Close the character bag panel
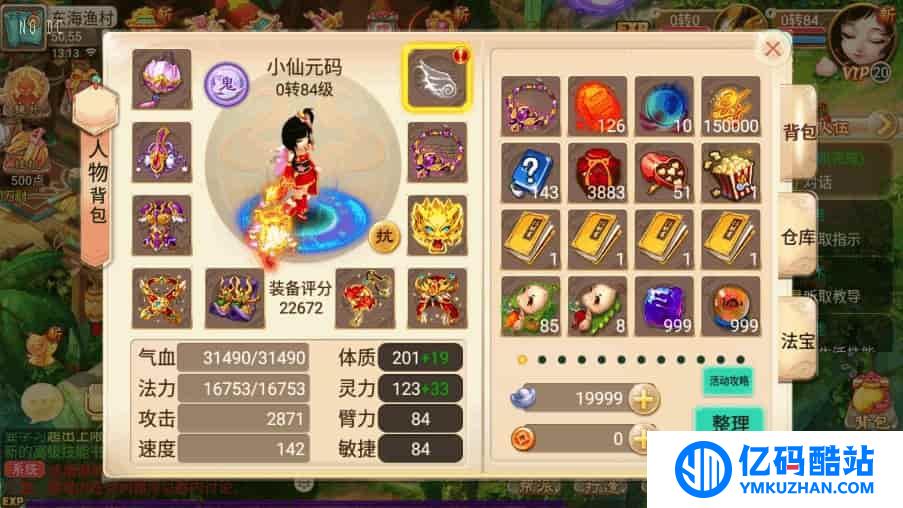The width and height of the screenshot is (903, 508). (772, 48)
